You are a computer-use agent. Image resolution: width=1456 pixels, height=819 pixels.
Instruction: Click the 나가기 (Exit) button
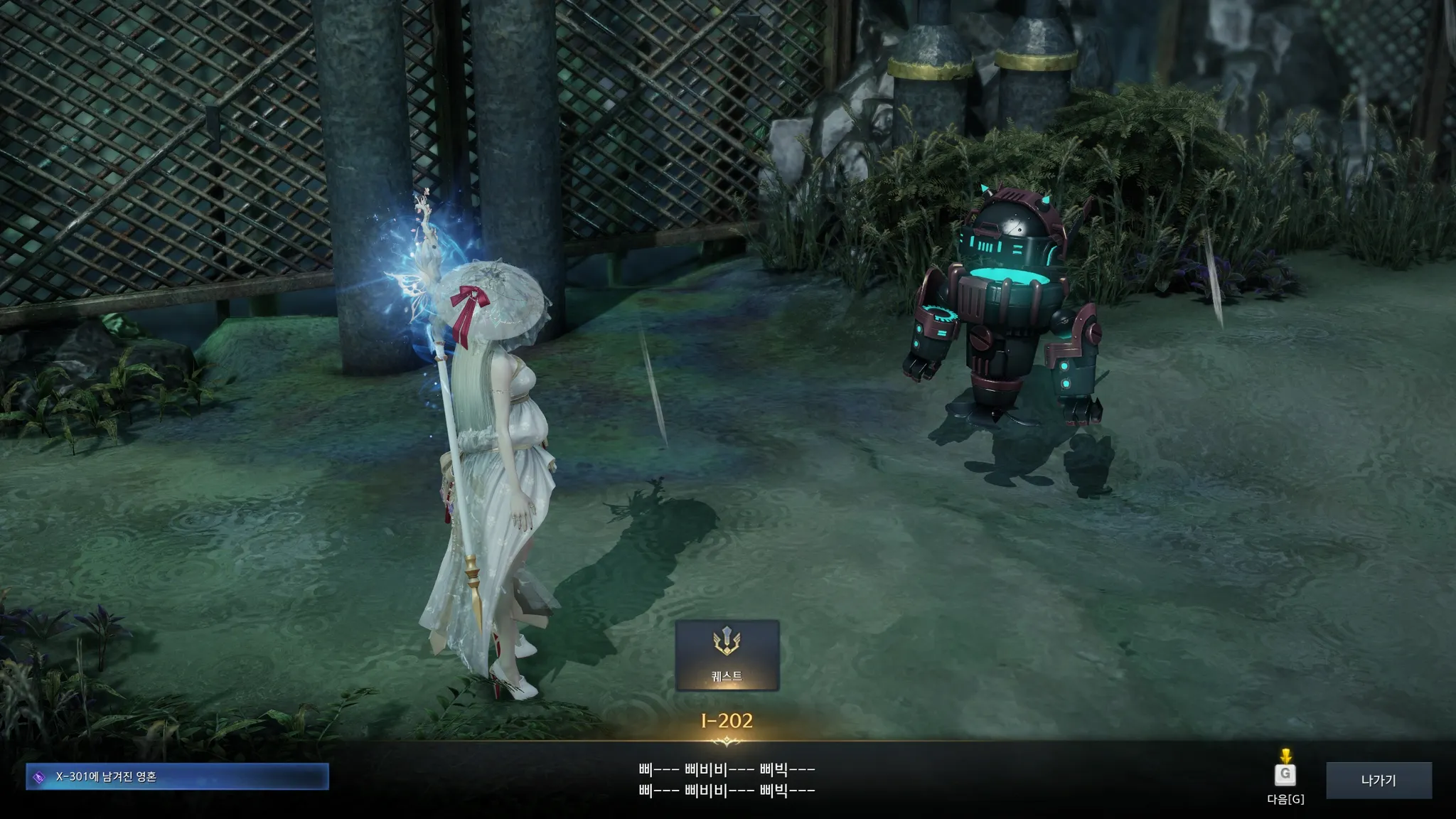(1379, 780)
